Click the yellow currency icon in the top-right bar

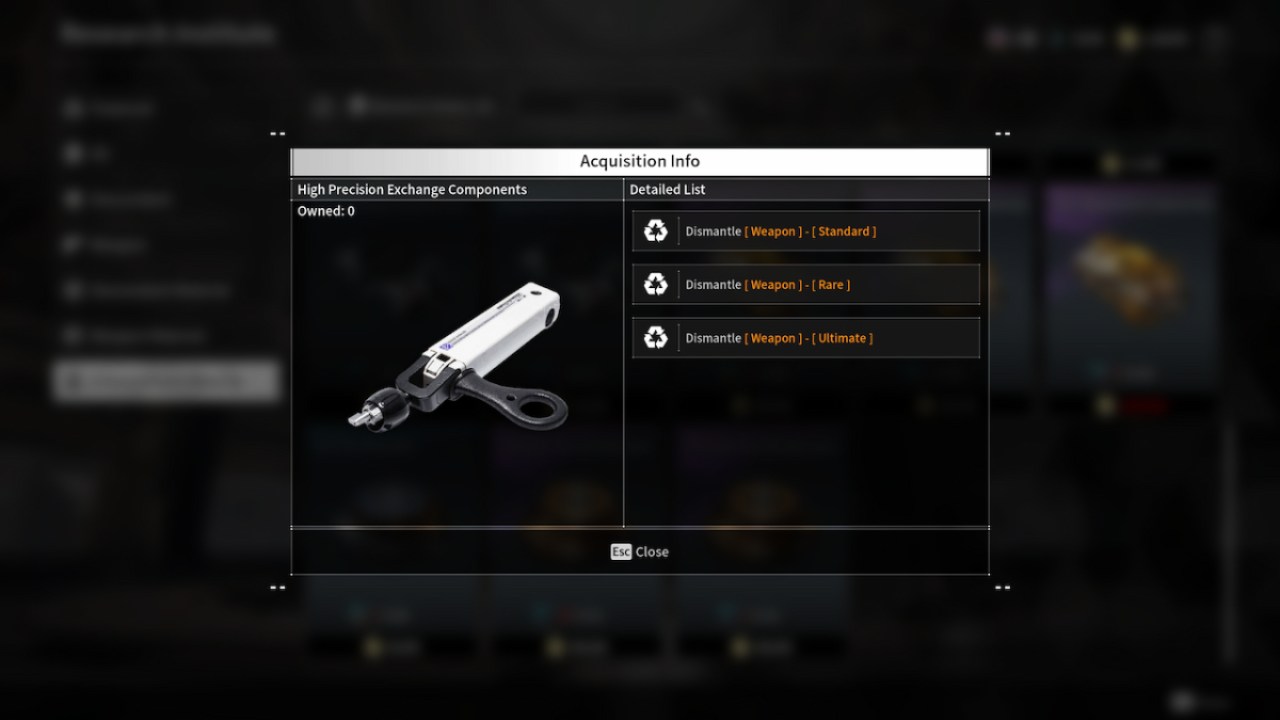click(1126, 38)
